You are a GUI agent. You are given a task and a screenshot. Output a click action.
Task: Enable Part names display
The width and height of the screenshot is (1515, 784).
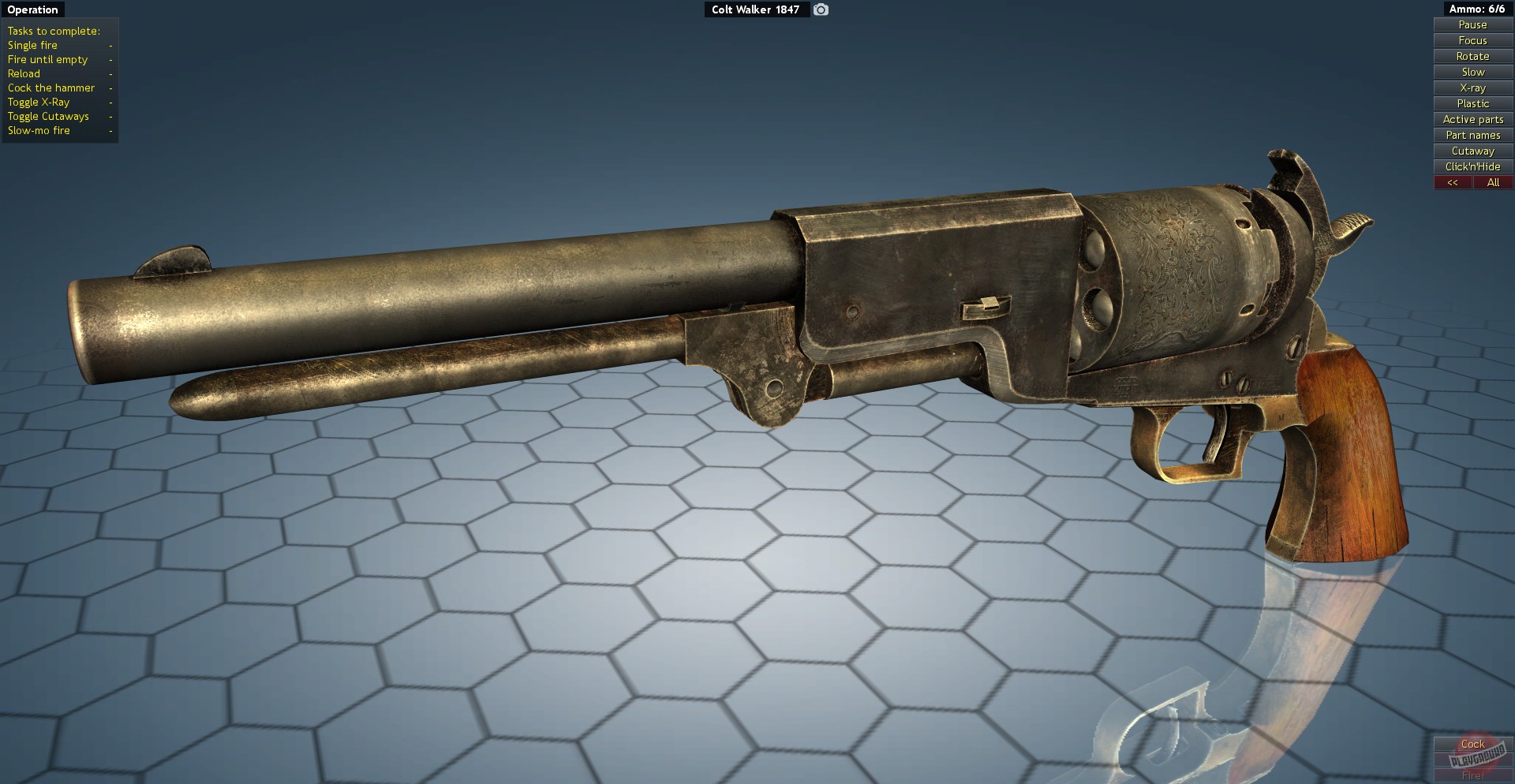(x=1472, y=135)
